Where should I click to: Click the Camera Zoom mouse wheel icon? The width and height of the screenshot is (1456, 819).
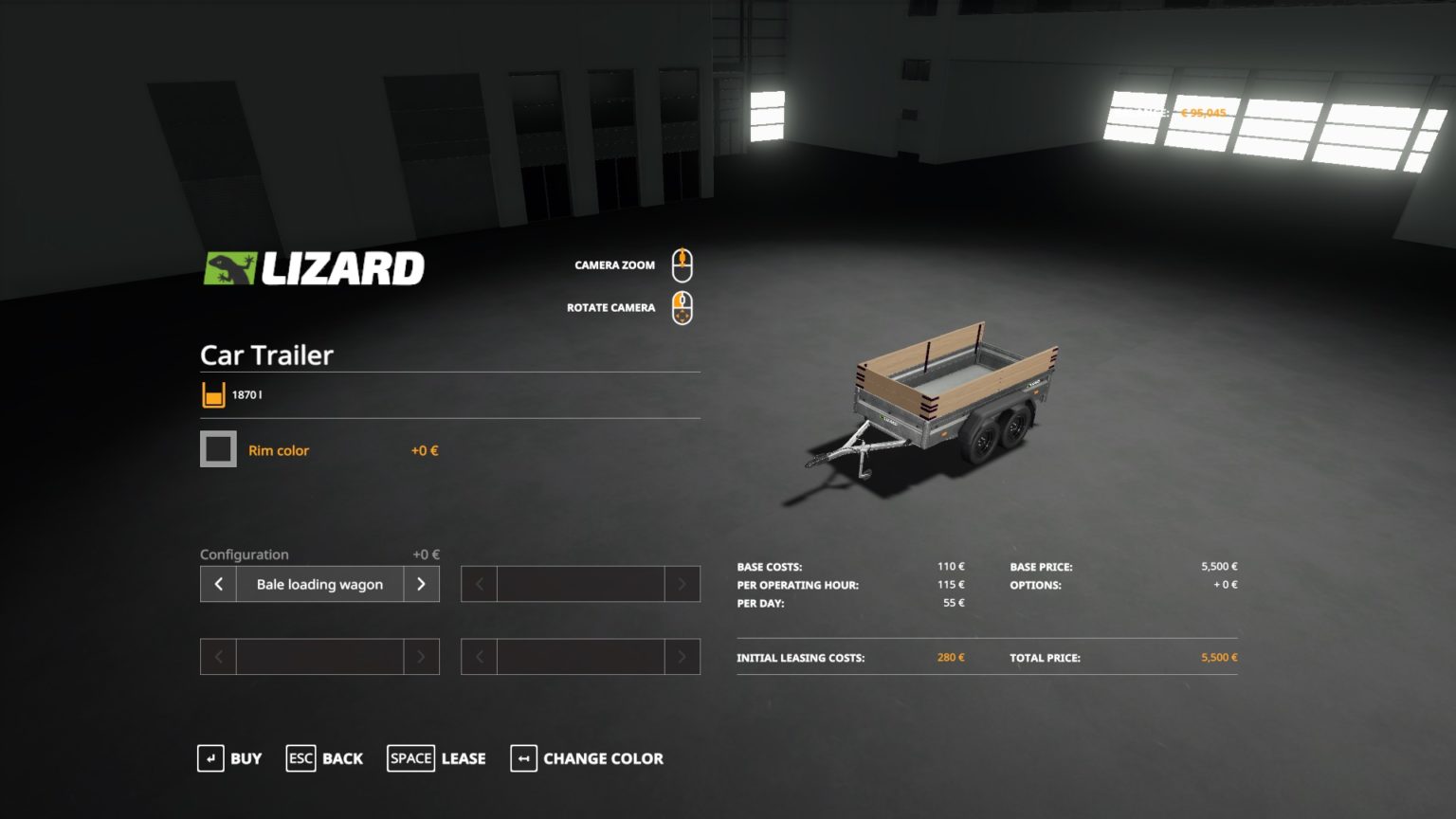[x=682, y=264]
